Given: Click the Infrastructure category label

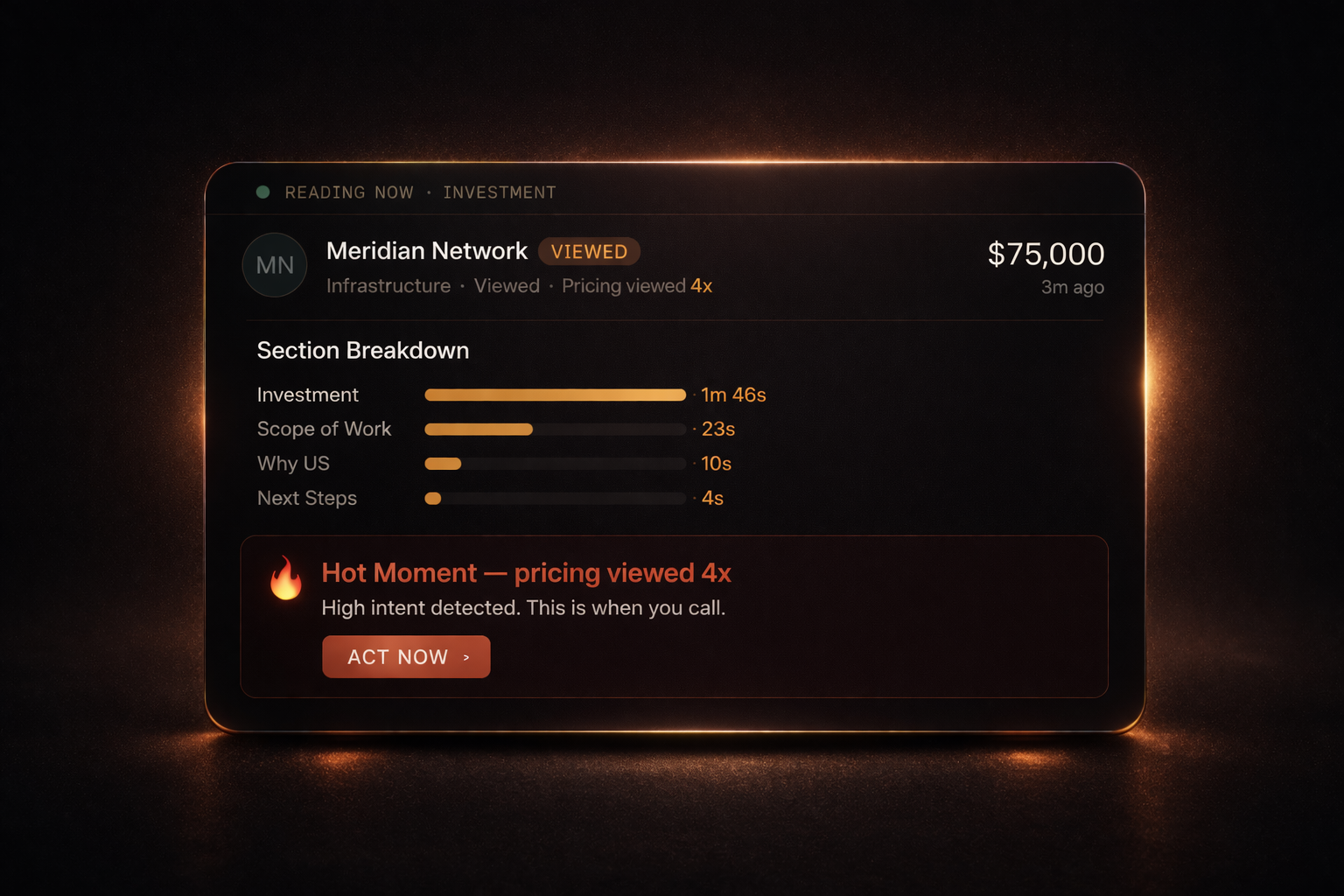Looking at the screenshot, I should (388, 285).
